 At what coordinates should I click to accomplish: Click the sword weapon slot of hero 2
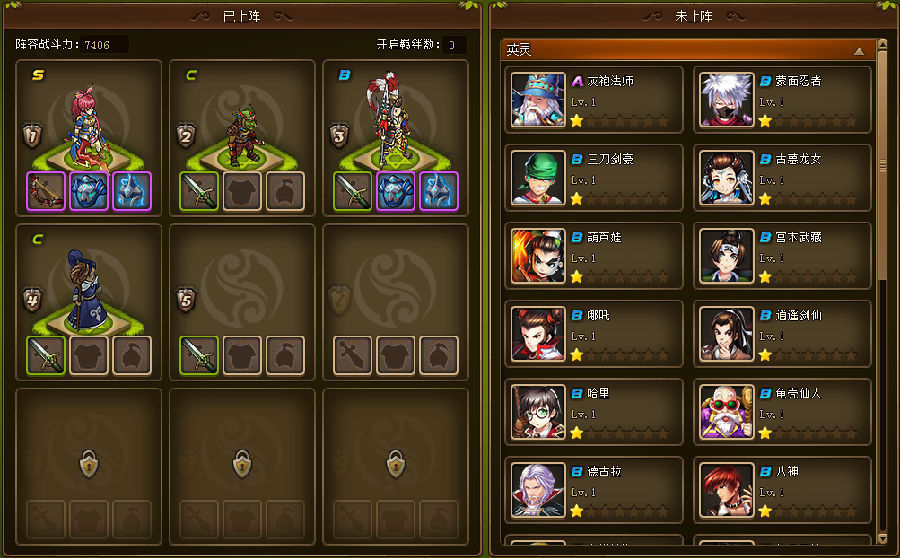199,190
